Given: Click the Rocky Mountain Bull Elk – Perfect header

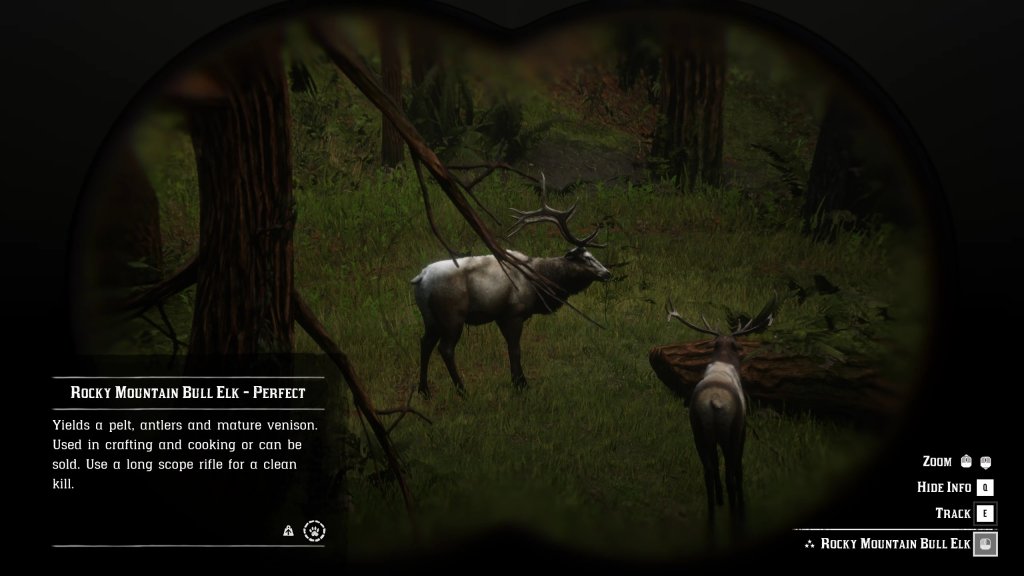Looking at the screenshot, I should pyautogui.click(x=188, y=393).
